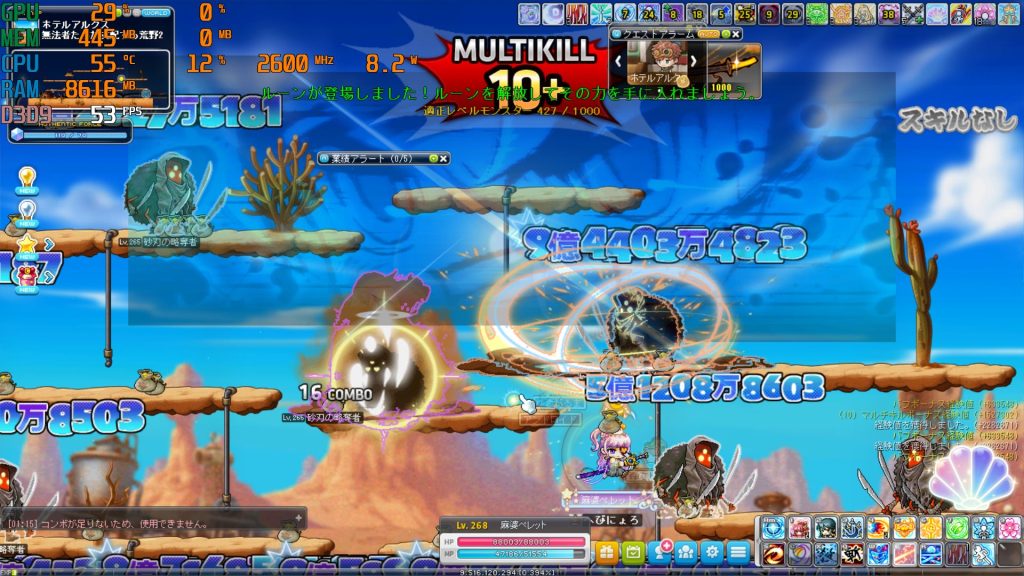The width and height of the screenshot is (1024, 576).
Task: Open the community group button
Action: (x=686, y=551)
